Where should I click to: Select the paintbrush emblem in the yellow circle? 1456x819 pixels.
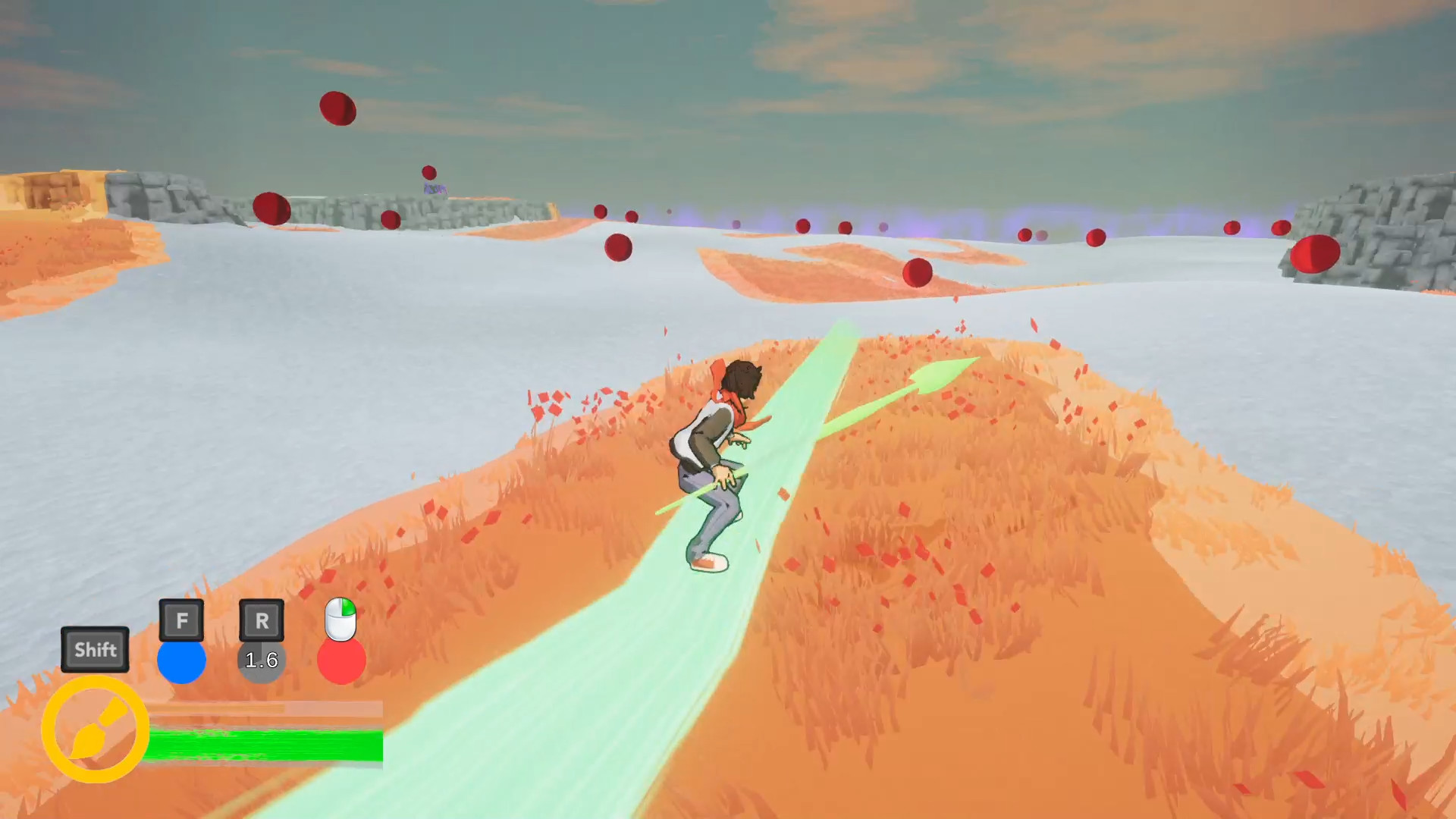click(x=96, y=730)
